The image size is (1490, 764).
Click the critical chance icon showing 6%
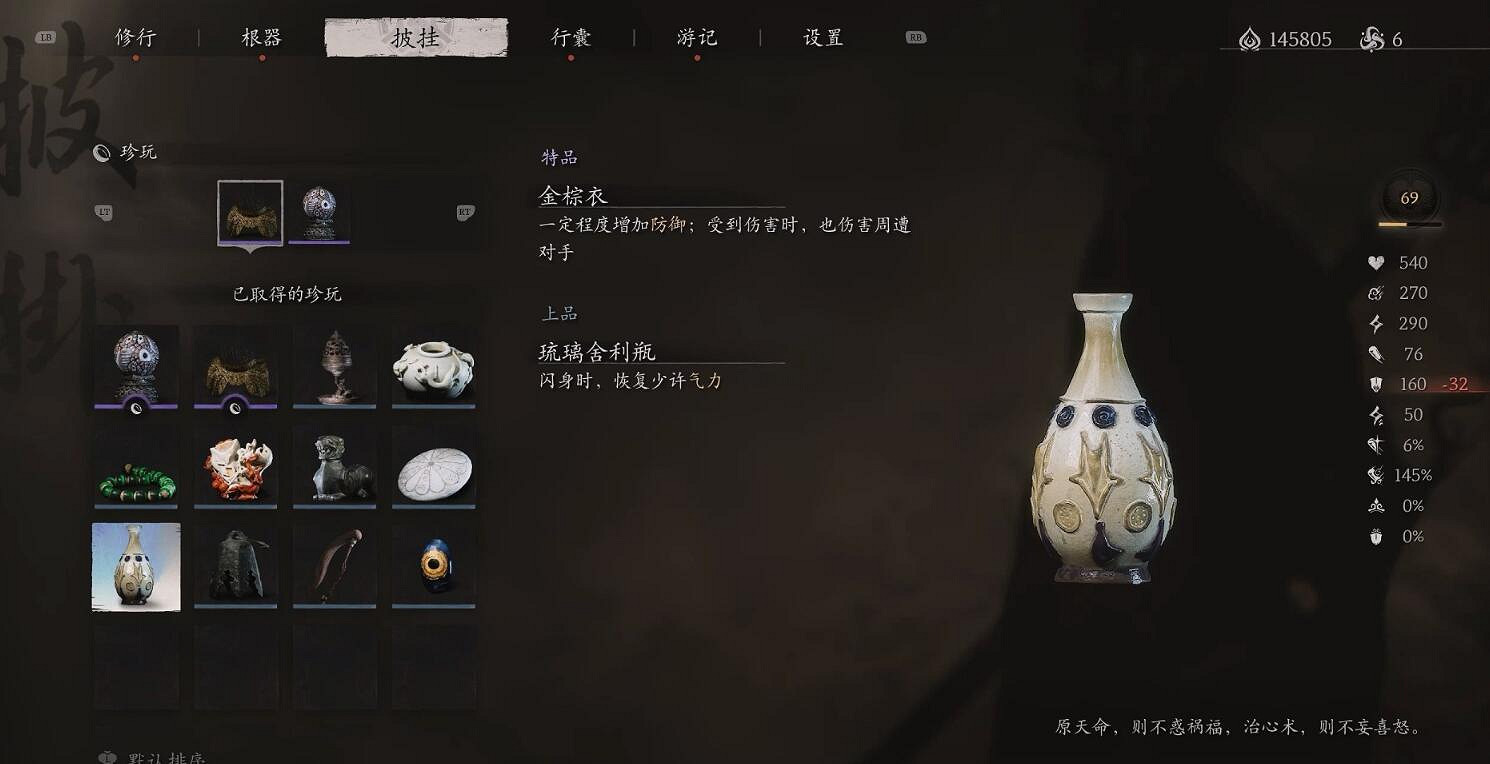[1375, 444]
